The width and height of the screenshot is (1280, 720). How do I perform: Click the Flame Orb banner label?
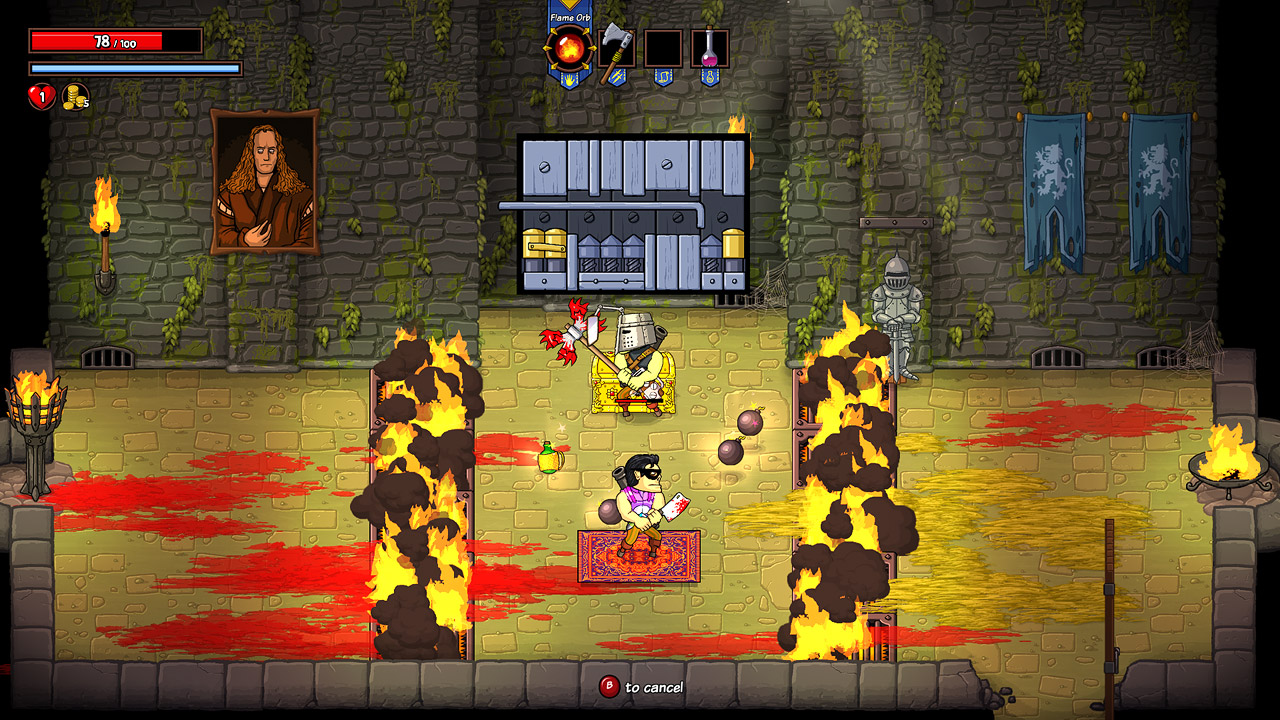[x=571, y=17]
